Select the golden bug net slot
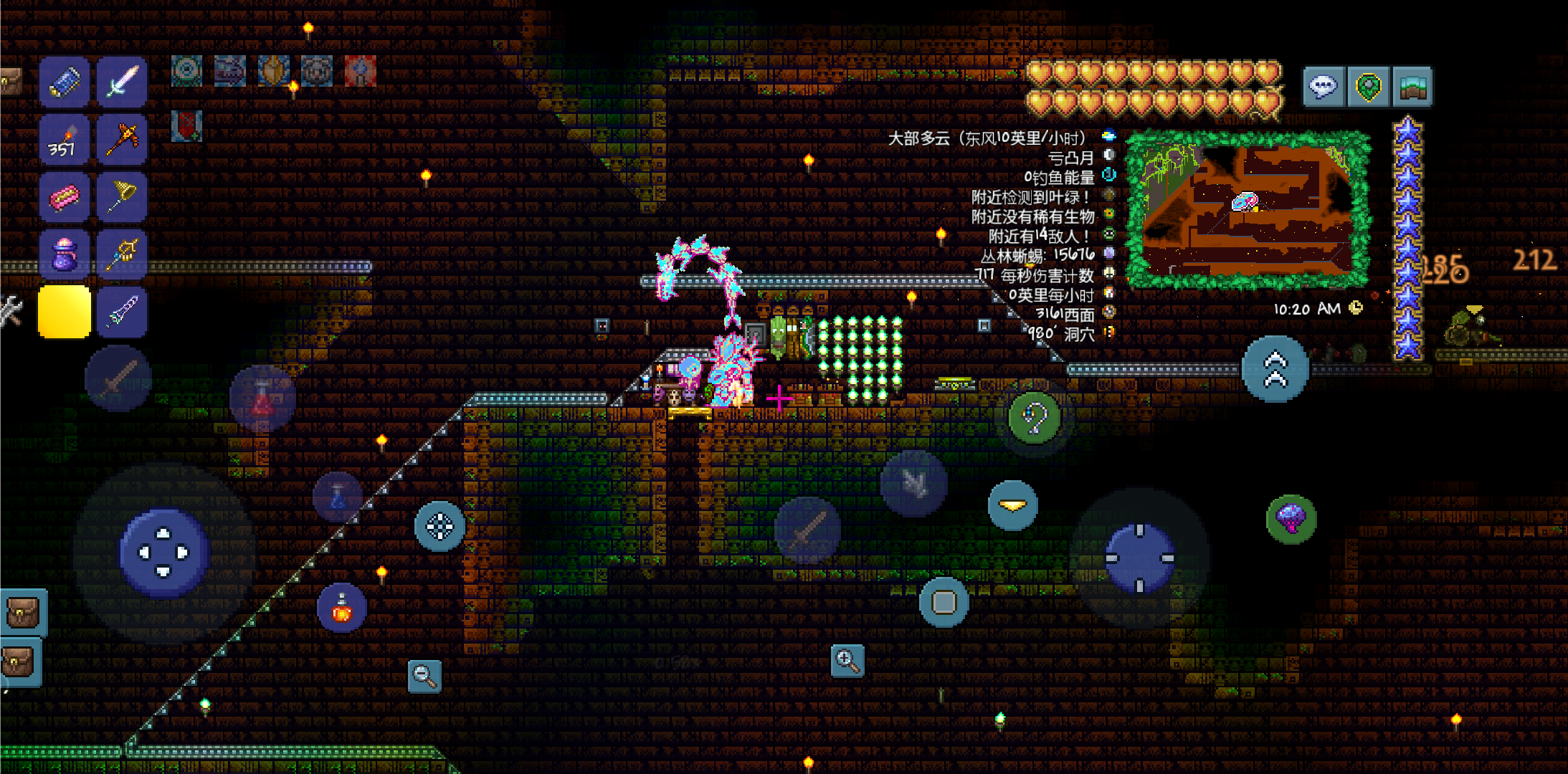The width and height of the screenshot is (1568, 774). (x=121, y=196)
